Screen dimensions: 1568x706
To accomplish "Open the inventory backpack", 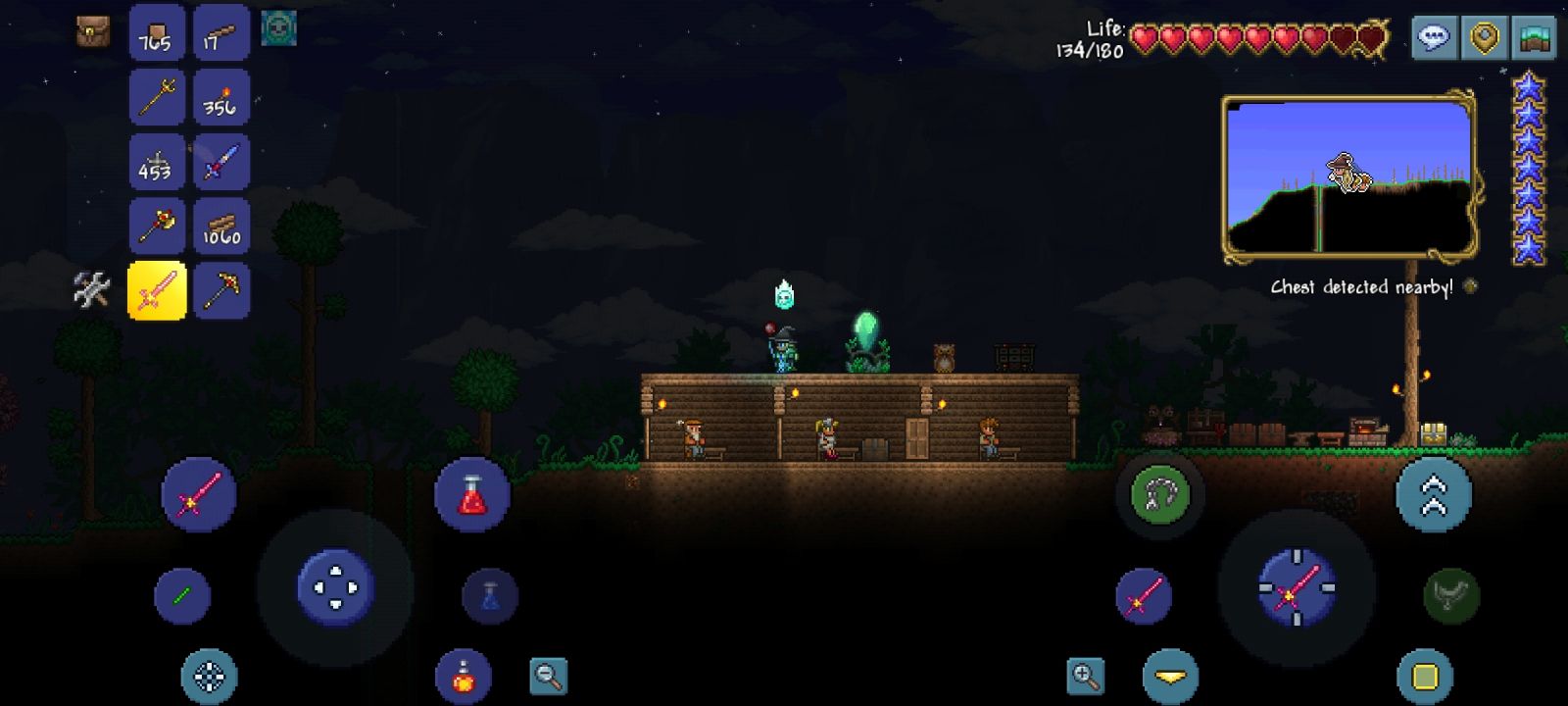I will click(93, 32).
